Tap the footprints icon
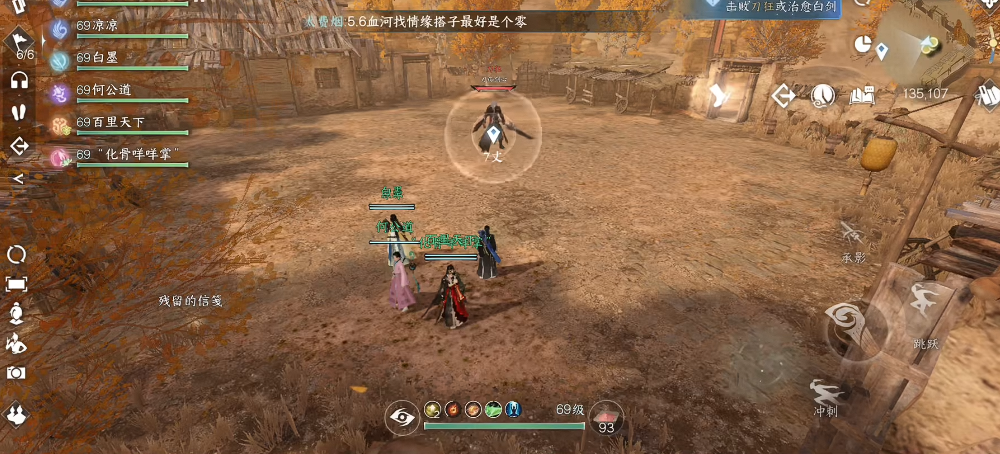 point(18,112)
